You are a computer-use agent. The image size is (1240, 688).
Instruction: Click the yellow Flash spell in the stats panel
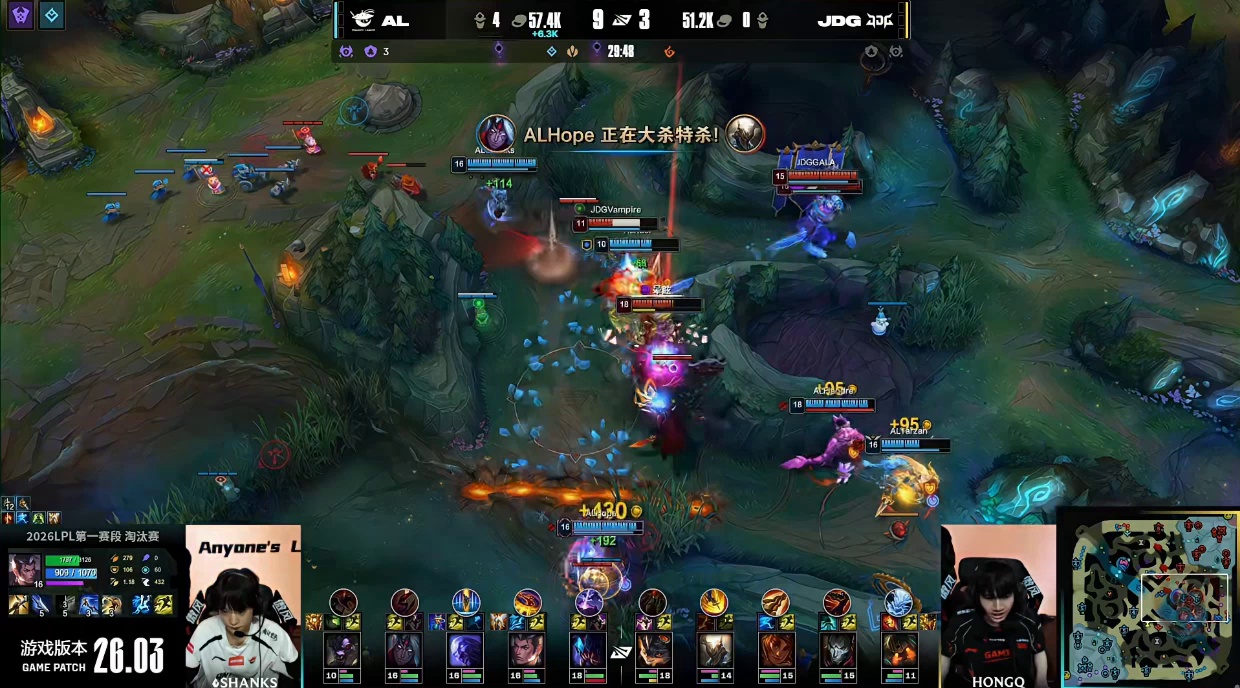pyautogui.click(x=163, y=604)
